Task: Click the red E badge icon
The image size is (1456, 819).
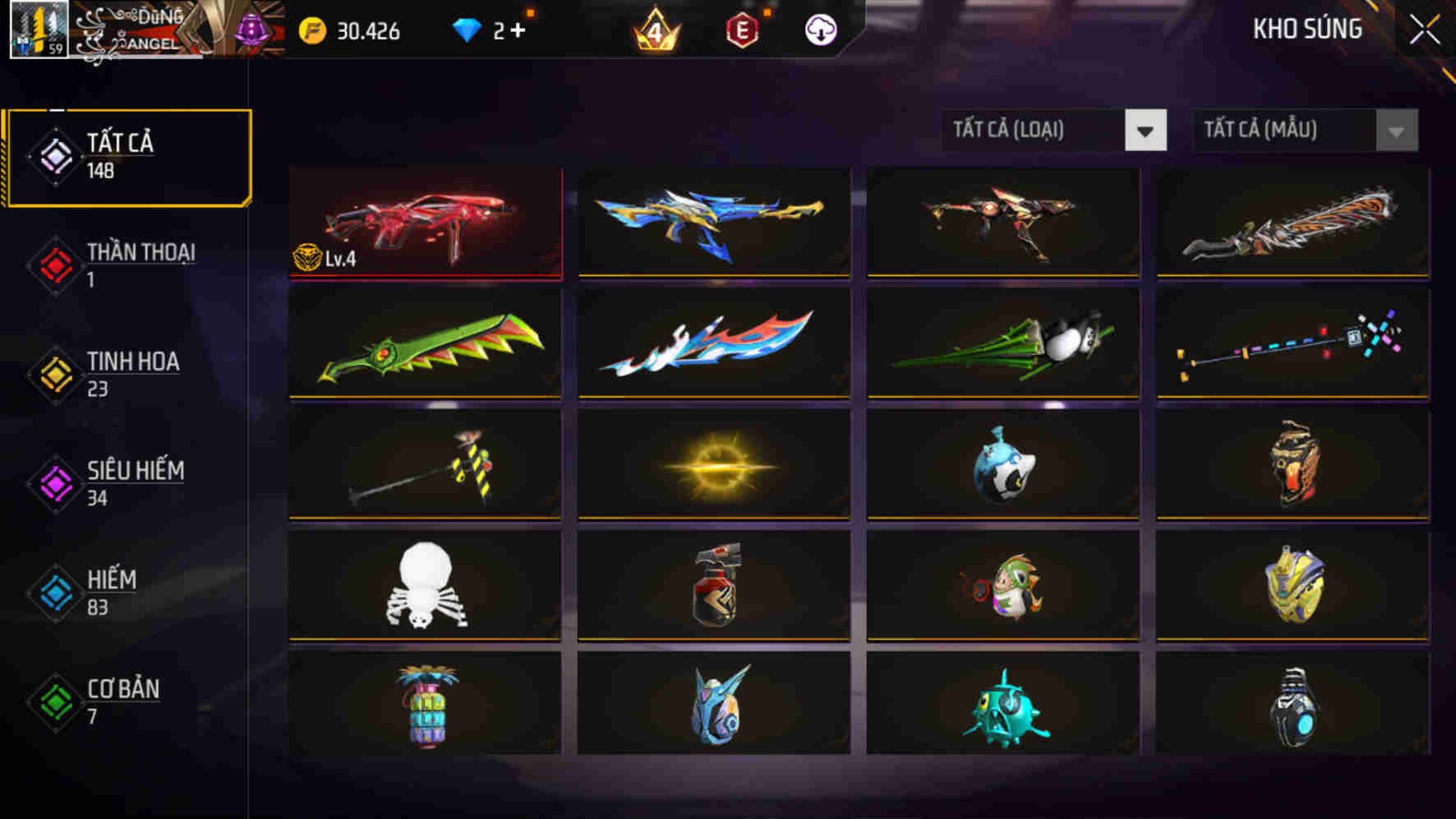Action: coord(740,31)
